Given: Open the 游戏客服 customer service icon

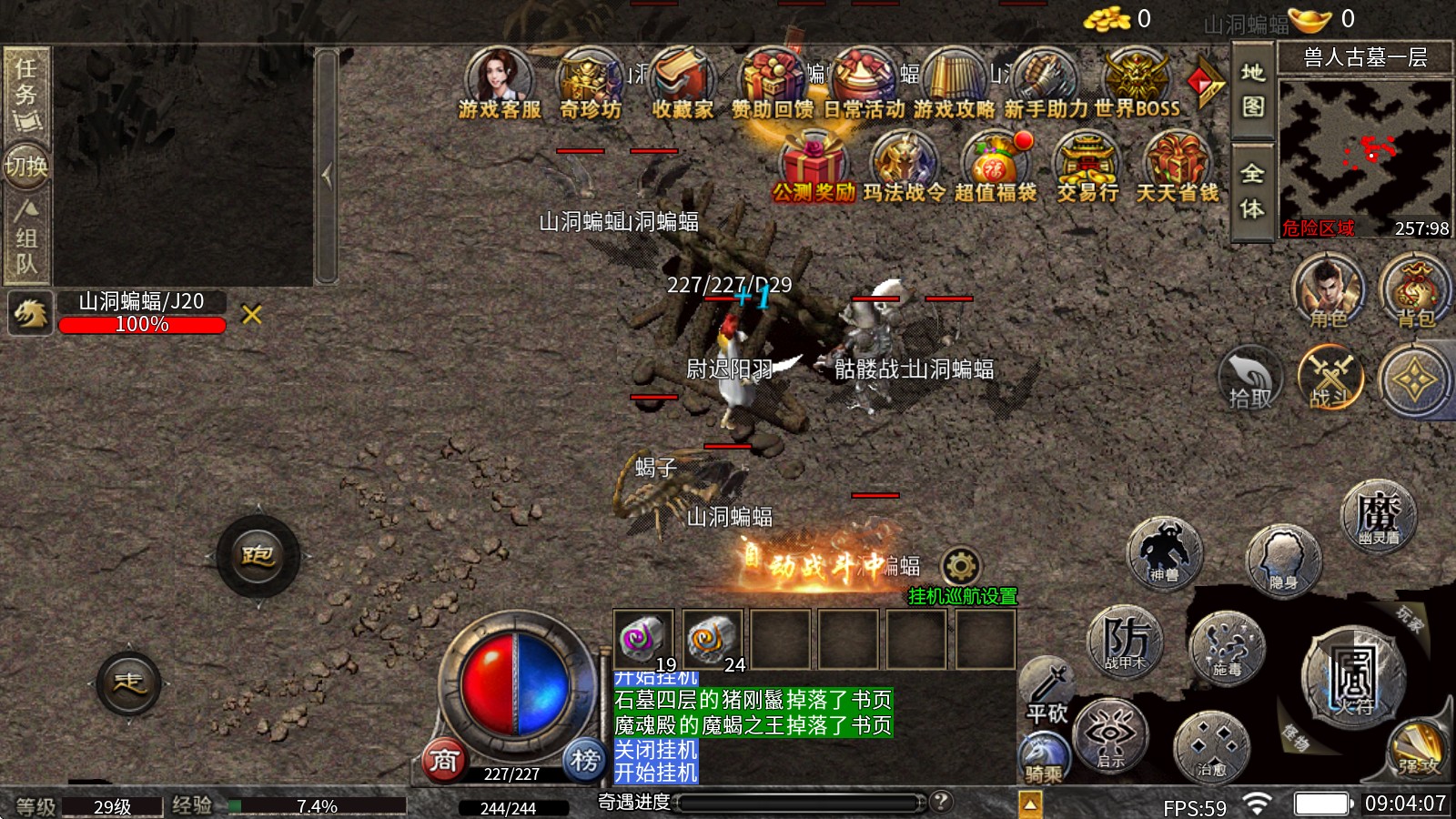Looking at the screenshot, I should tap(499, 82).
